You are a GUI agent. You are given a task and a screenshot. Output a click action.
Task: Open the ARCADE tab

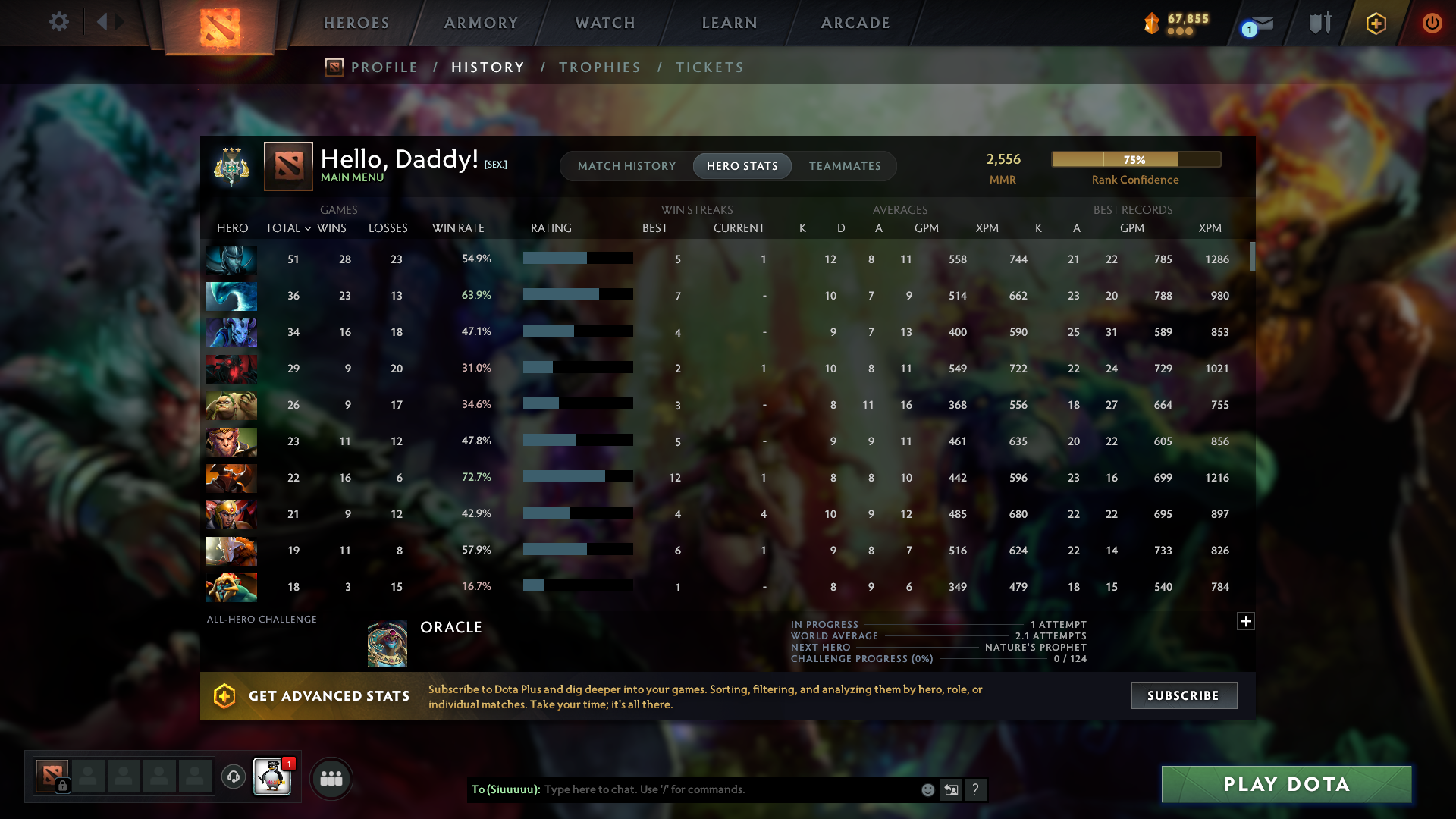click(x=855, y=22)
